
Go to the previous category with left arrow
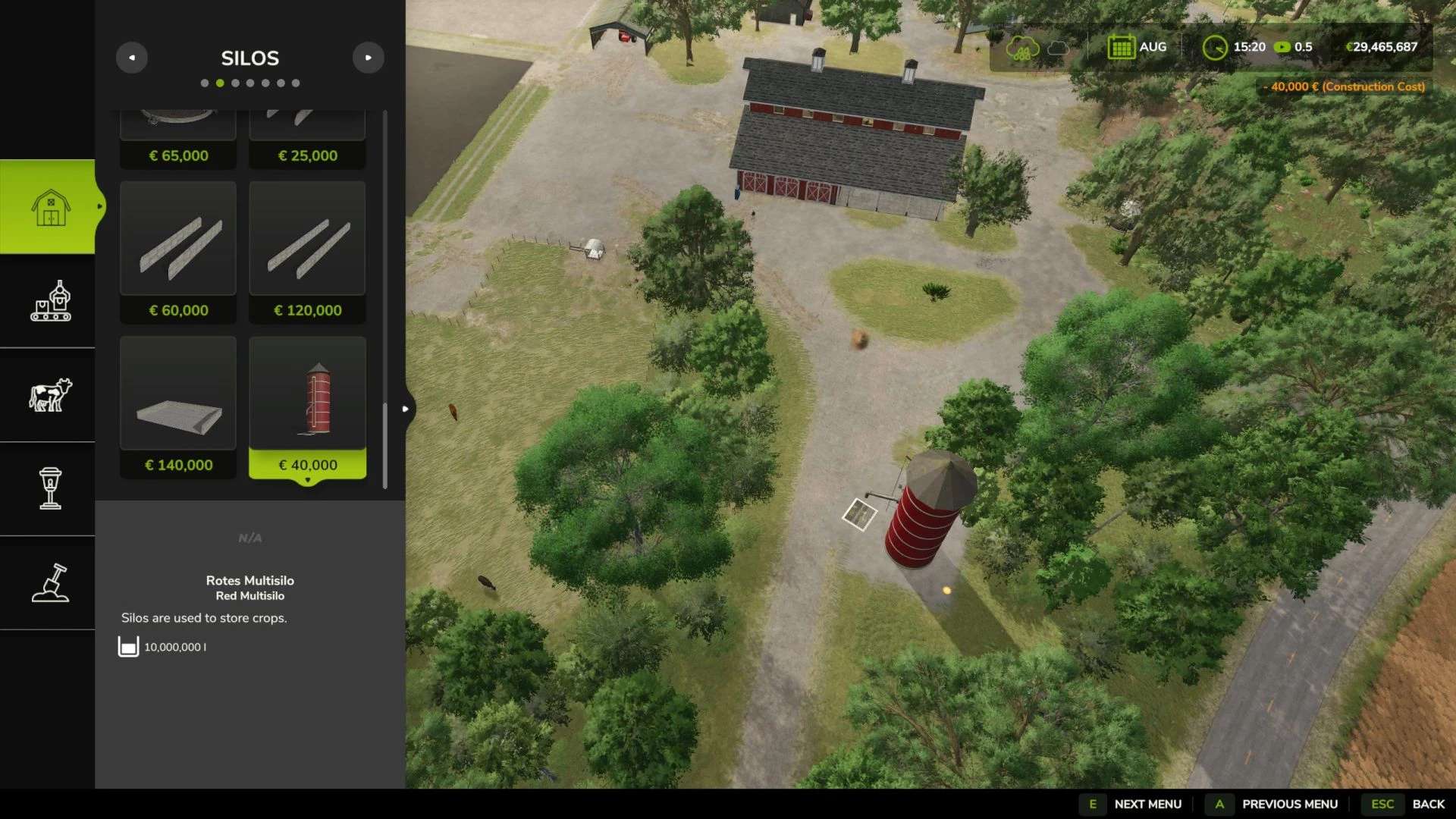[x=132, y=58]
